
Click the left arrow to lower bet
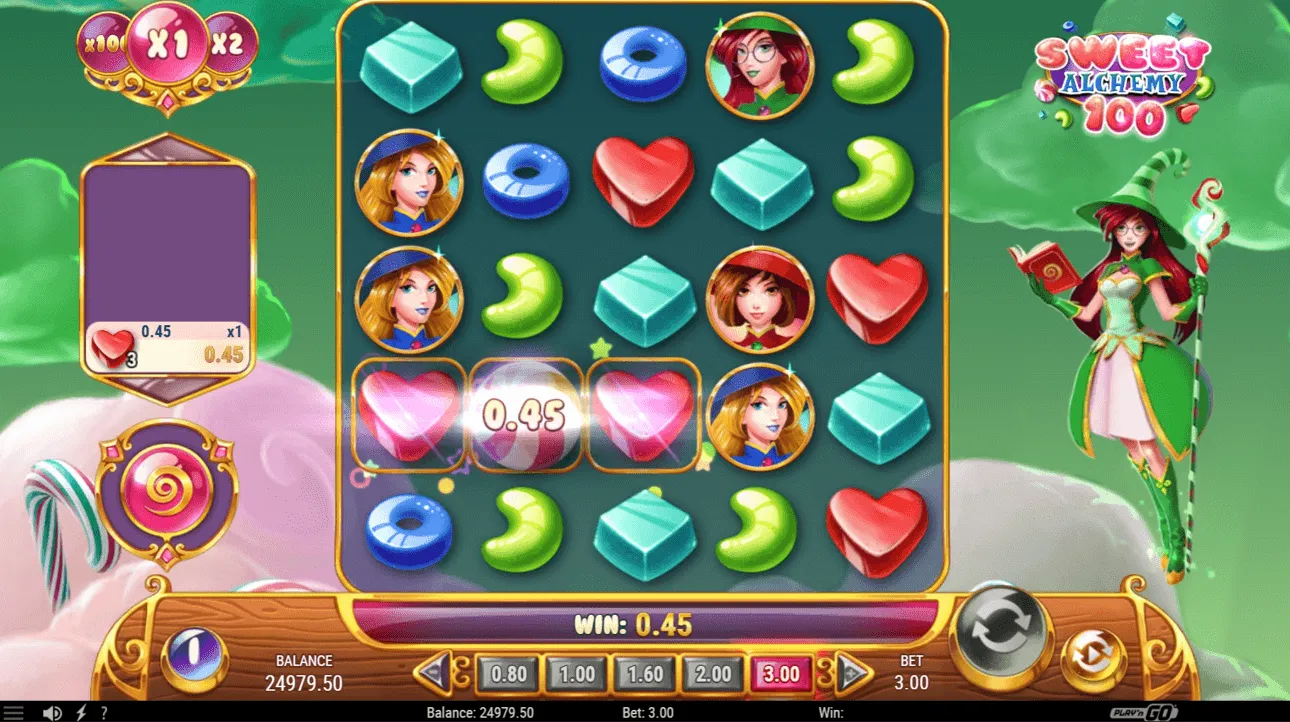tap(432, 674)
